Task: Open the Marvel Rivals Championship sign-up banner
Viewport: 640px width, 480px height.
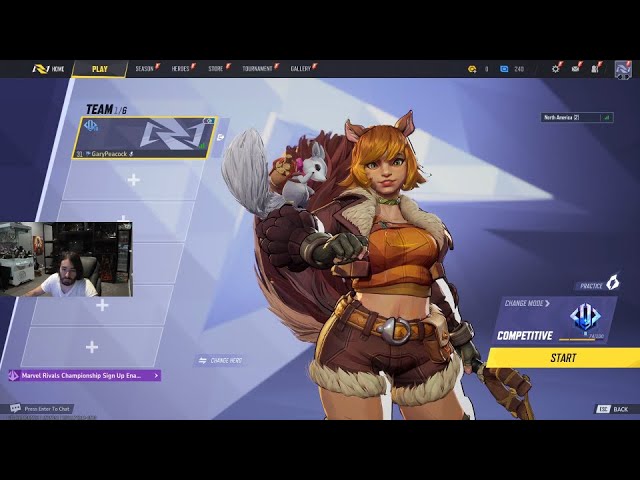Action: (x=84, y=375)
